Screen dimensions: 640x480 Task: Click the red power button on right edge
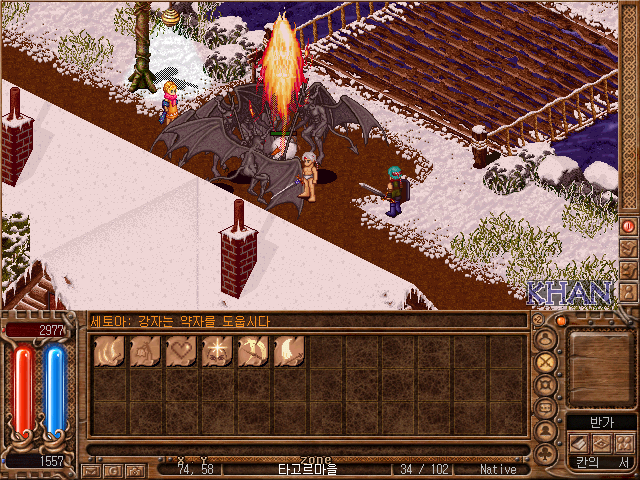628,226
